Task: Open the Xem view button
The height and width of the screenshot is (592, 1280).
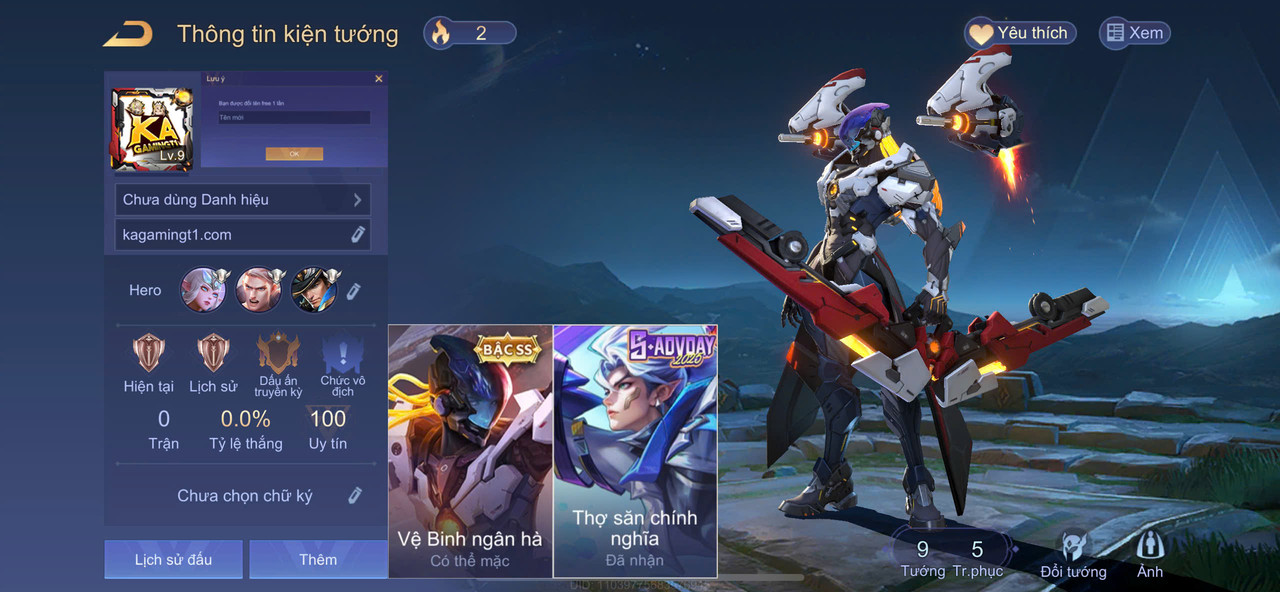Action: 1135,33
